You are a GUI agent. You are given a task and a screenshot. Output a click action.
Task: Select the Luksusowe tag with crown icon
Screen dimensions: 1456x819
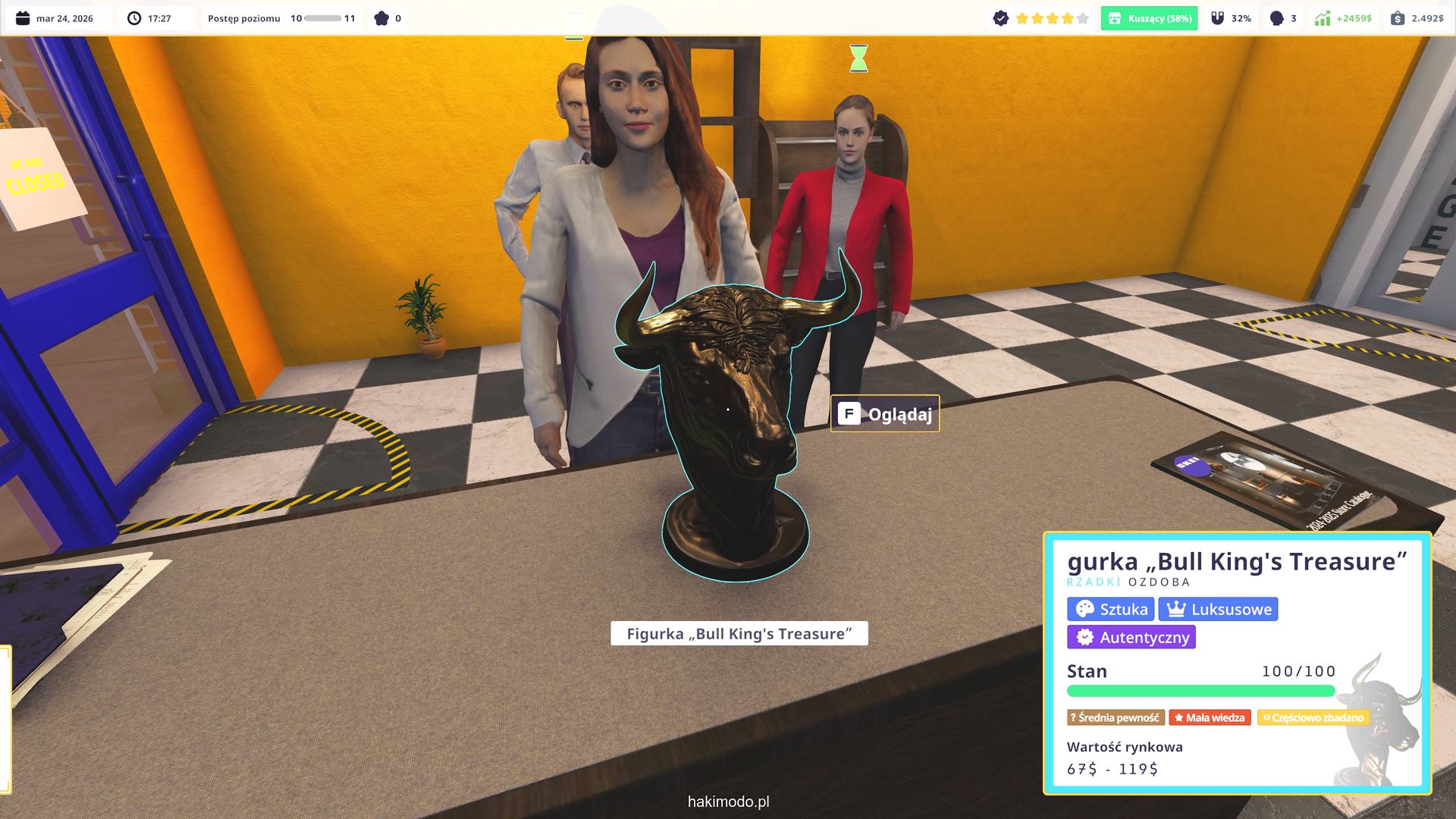1218,609
